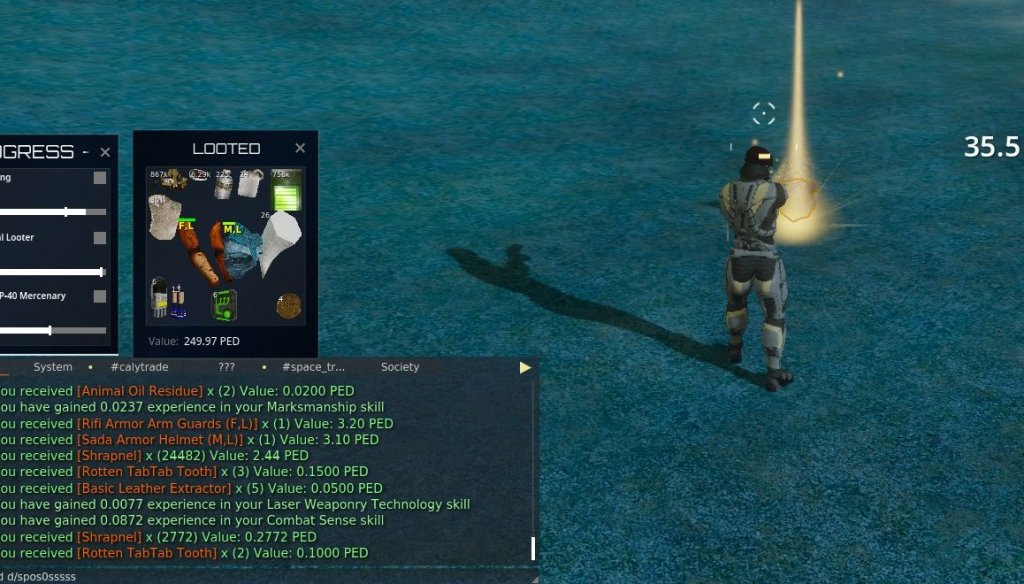This screenshot has height=584, width=1024.
Task: Select the round bronze coin loot item
Action: (x=289, y=305)
